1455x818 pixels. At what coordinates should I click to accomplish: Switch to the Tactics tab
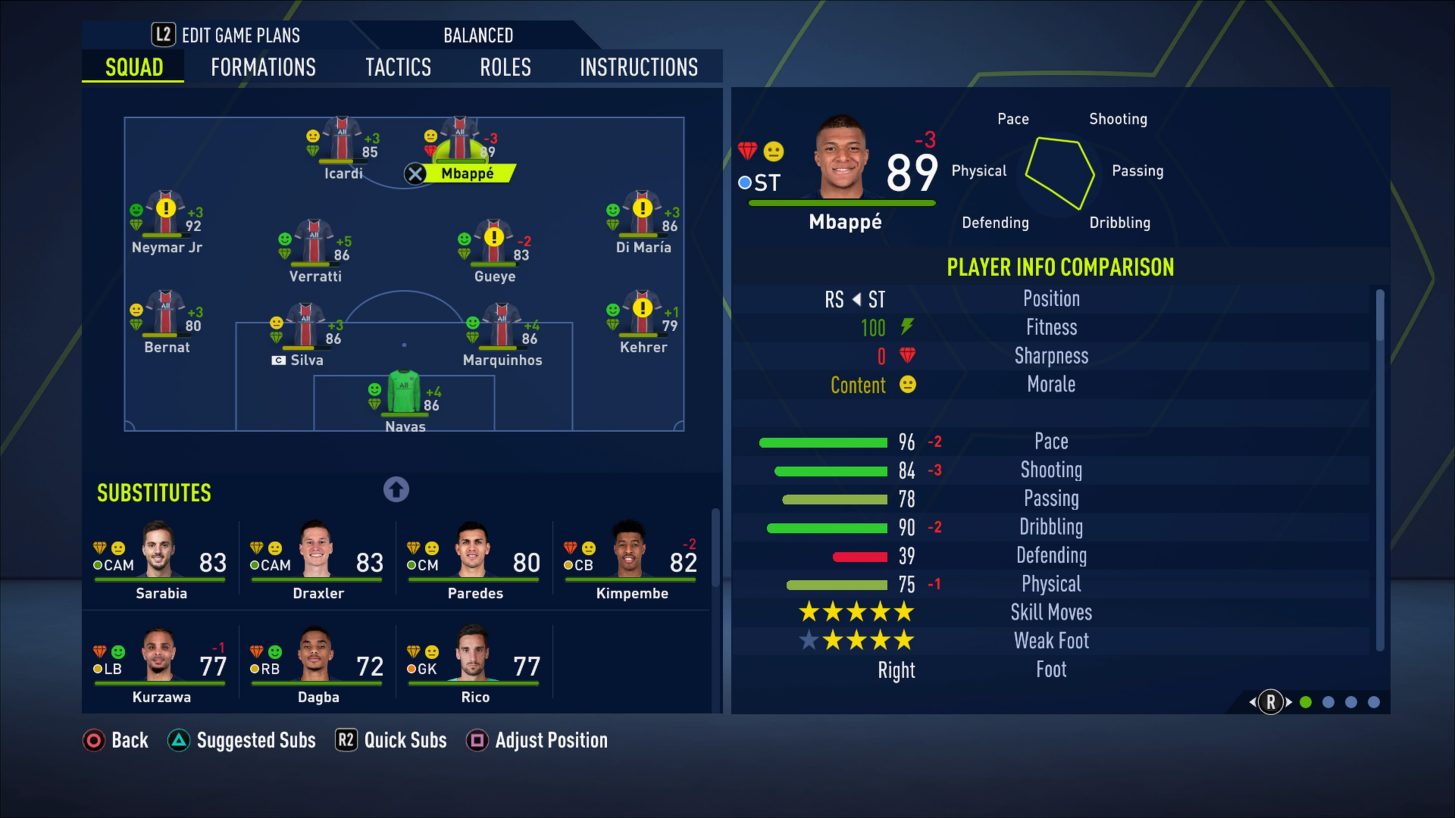(x=397, y=67)
